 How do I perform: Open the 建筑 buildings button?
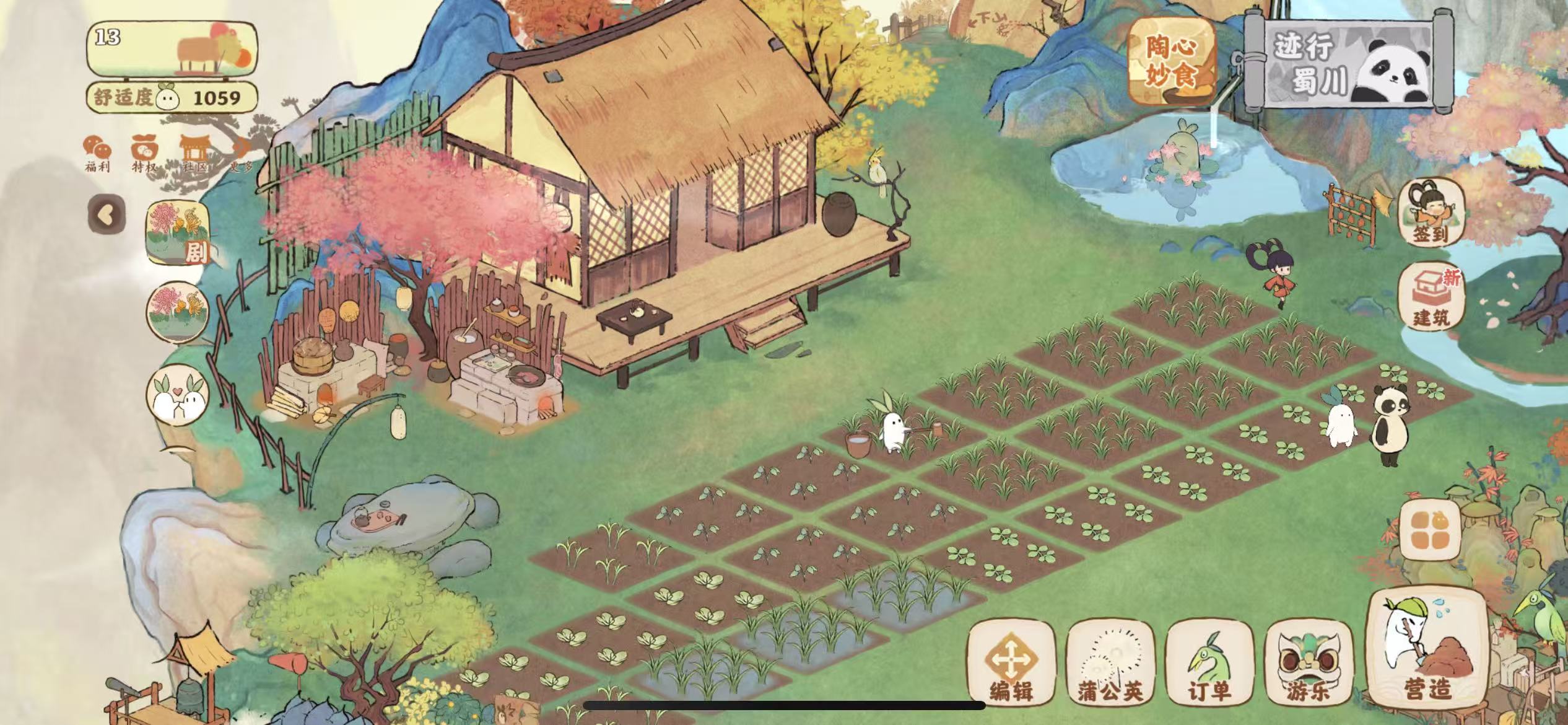(x=1431, y=296)
